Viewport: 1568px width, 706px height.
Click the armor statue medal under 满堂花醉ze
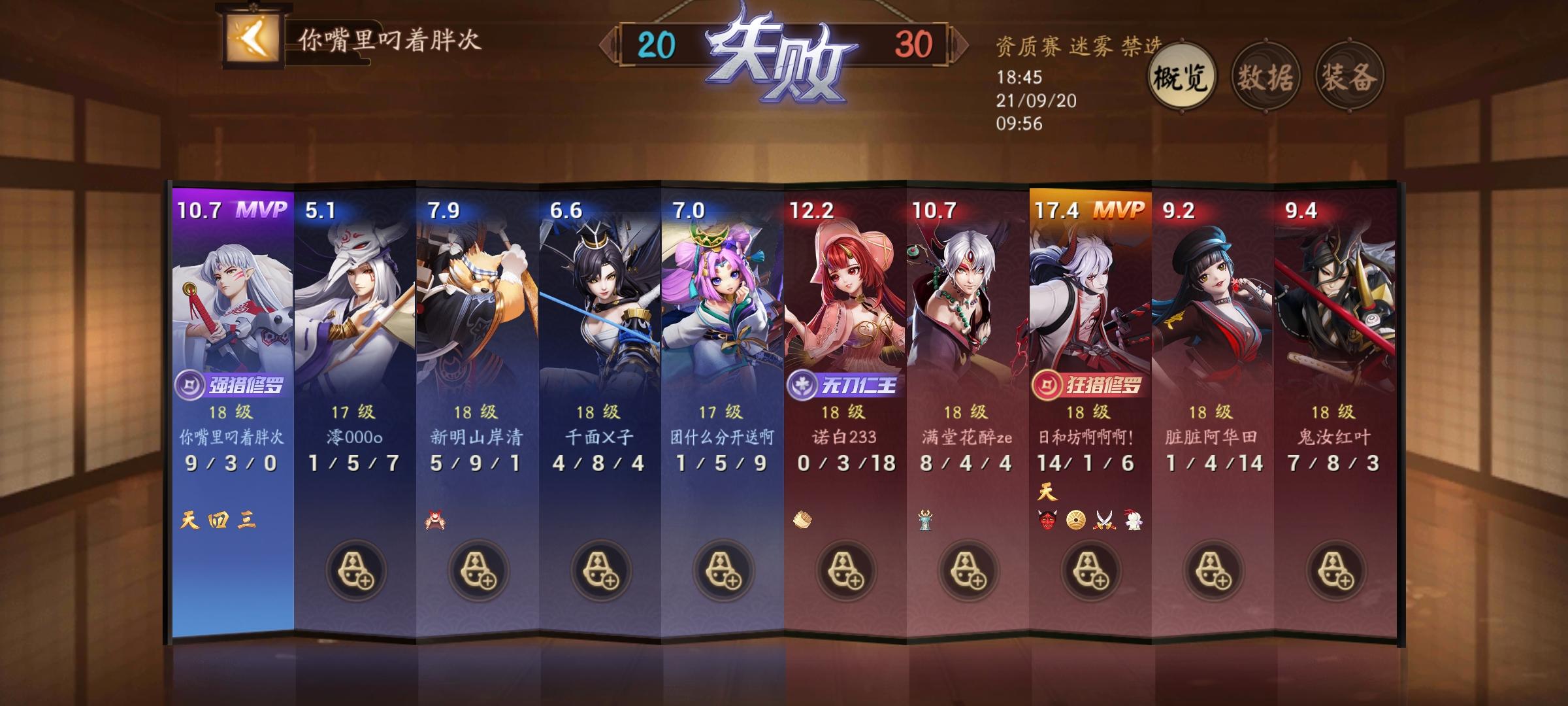click(x=926, y=520)
